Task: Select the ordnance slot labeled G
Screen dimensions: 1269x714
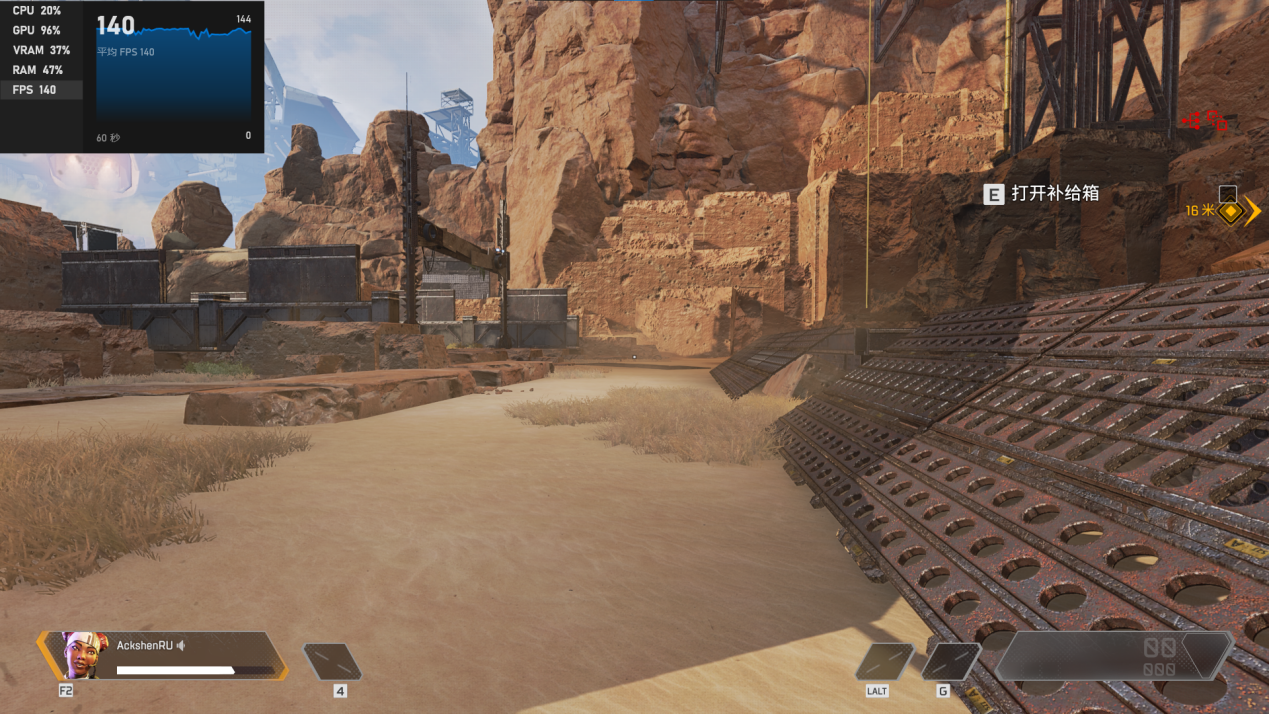Action: tap(950, 662)
